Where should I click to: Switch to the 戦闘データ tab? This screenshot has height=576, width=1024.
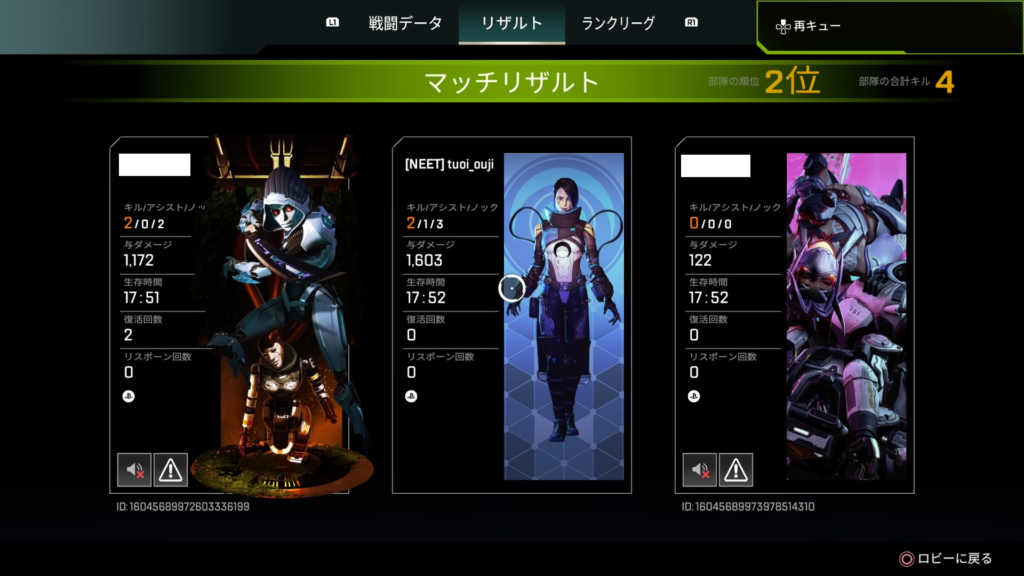pyautogui.click(x=405, y=23)
